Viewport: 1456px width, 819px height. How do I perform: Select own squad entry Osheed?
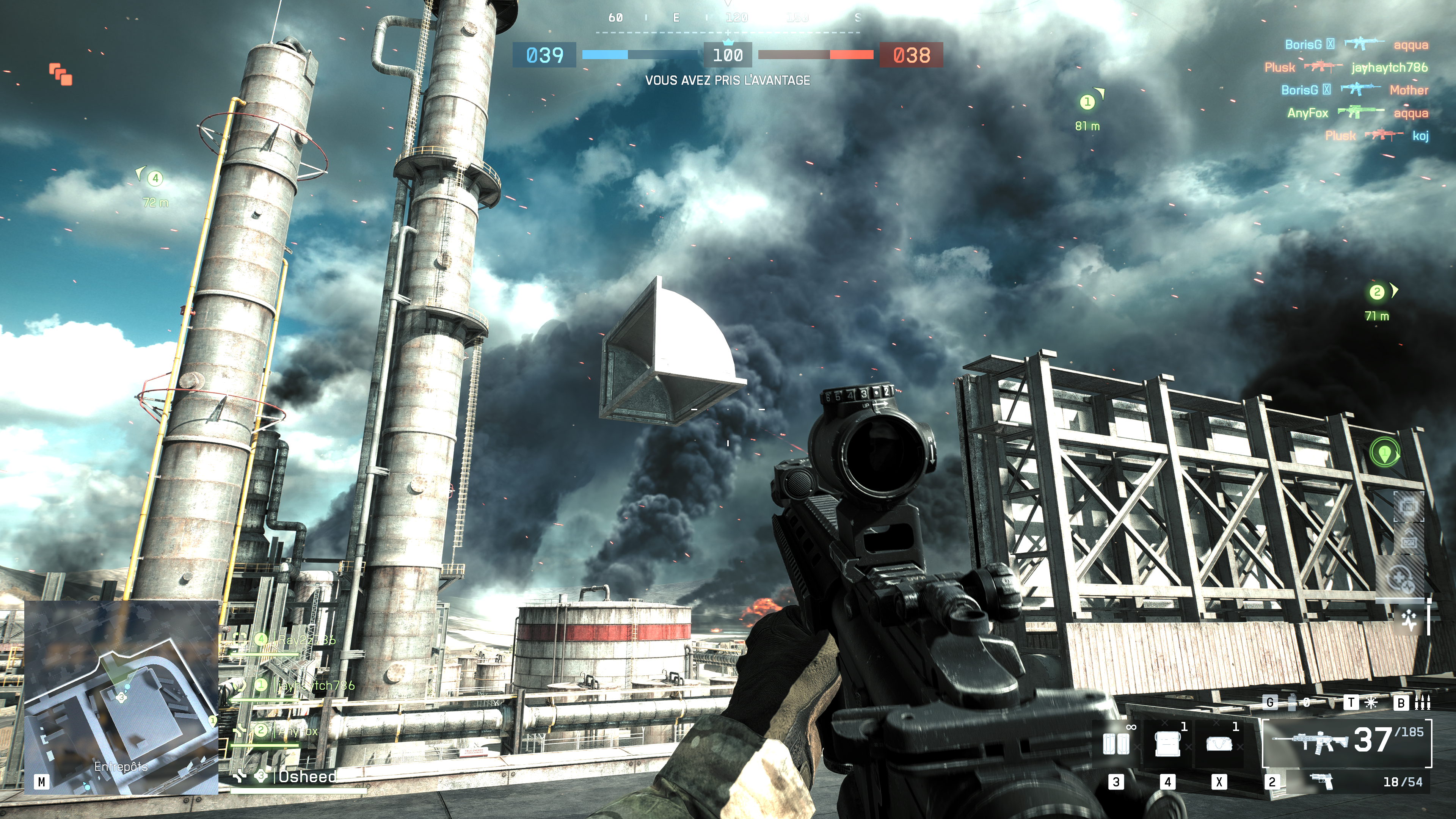coord(307,777)
